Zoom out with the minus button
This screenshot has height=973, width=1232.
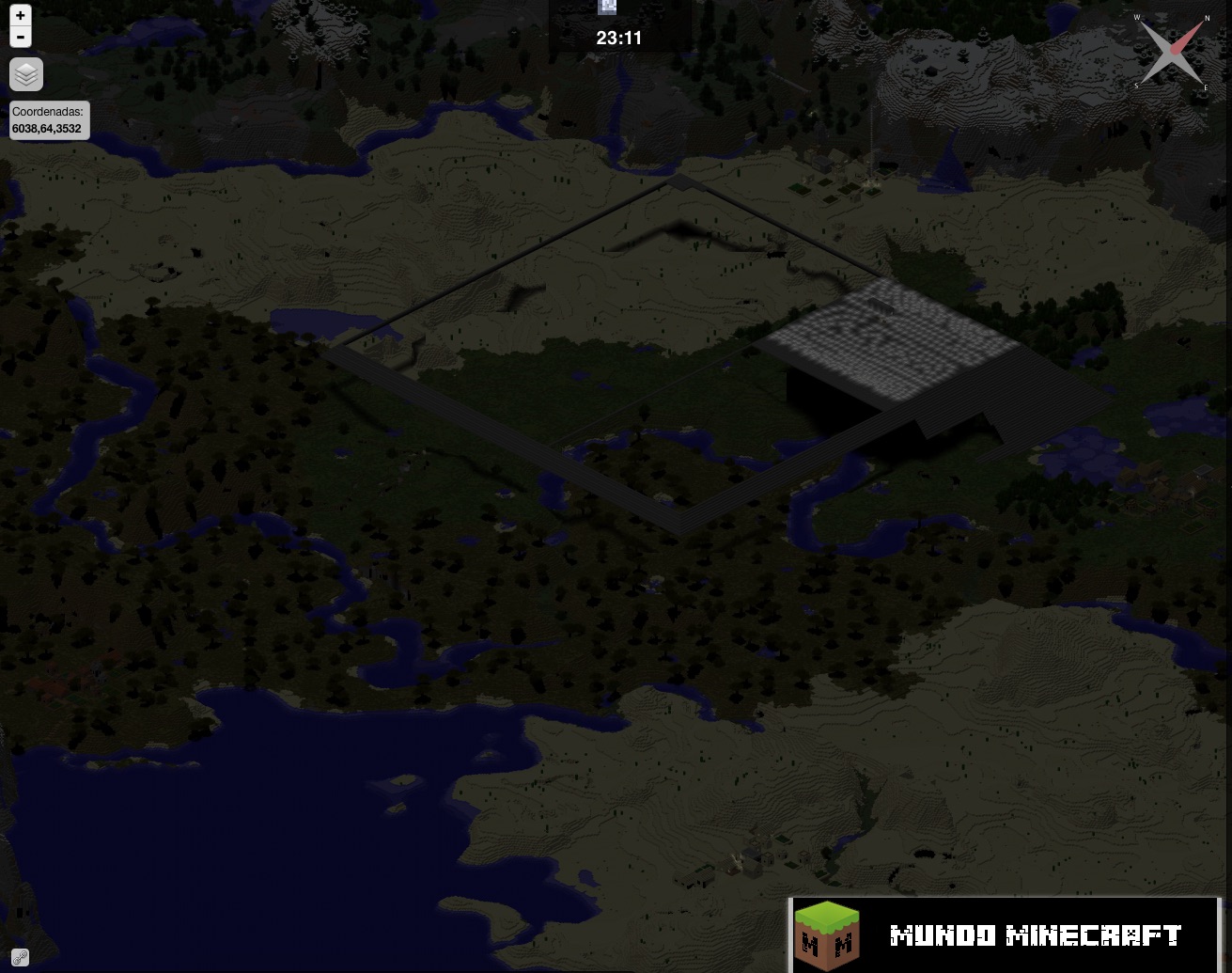[20, 37]
